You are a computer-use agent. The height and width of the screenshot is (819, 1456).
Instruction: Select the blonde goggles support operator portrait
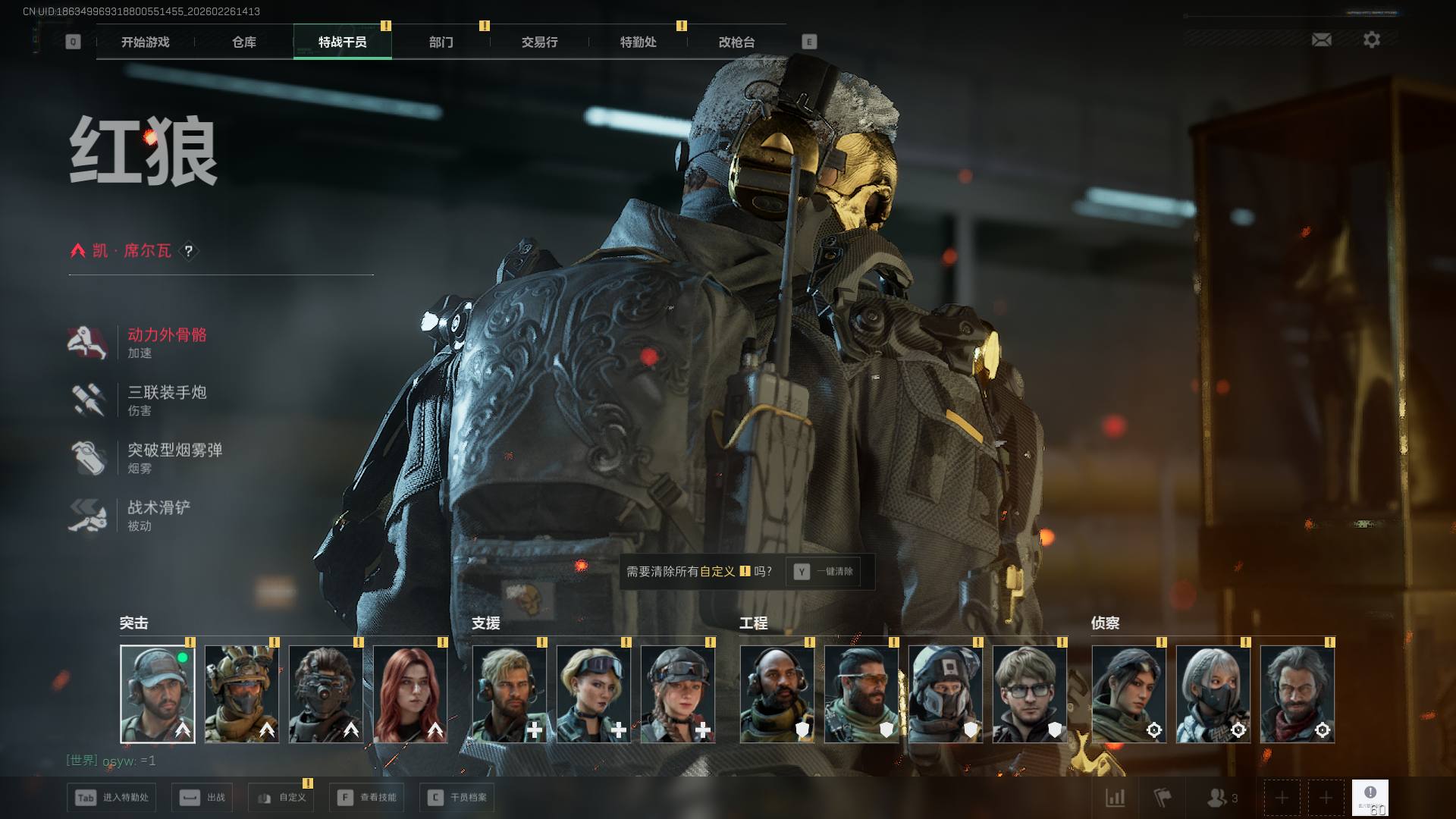point(593,694)
